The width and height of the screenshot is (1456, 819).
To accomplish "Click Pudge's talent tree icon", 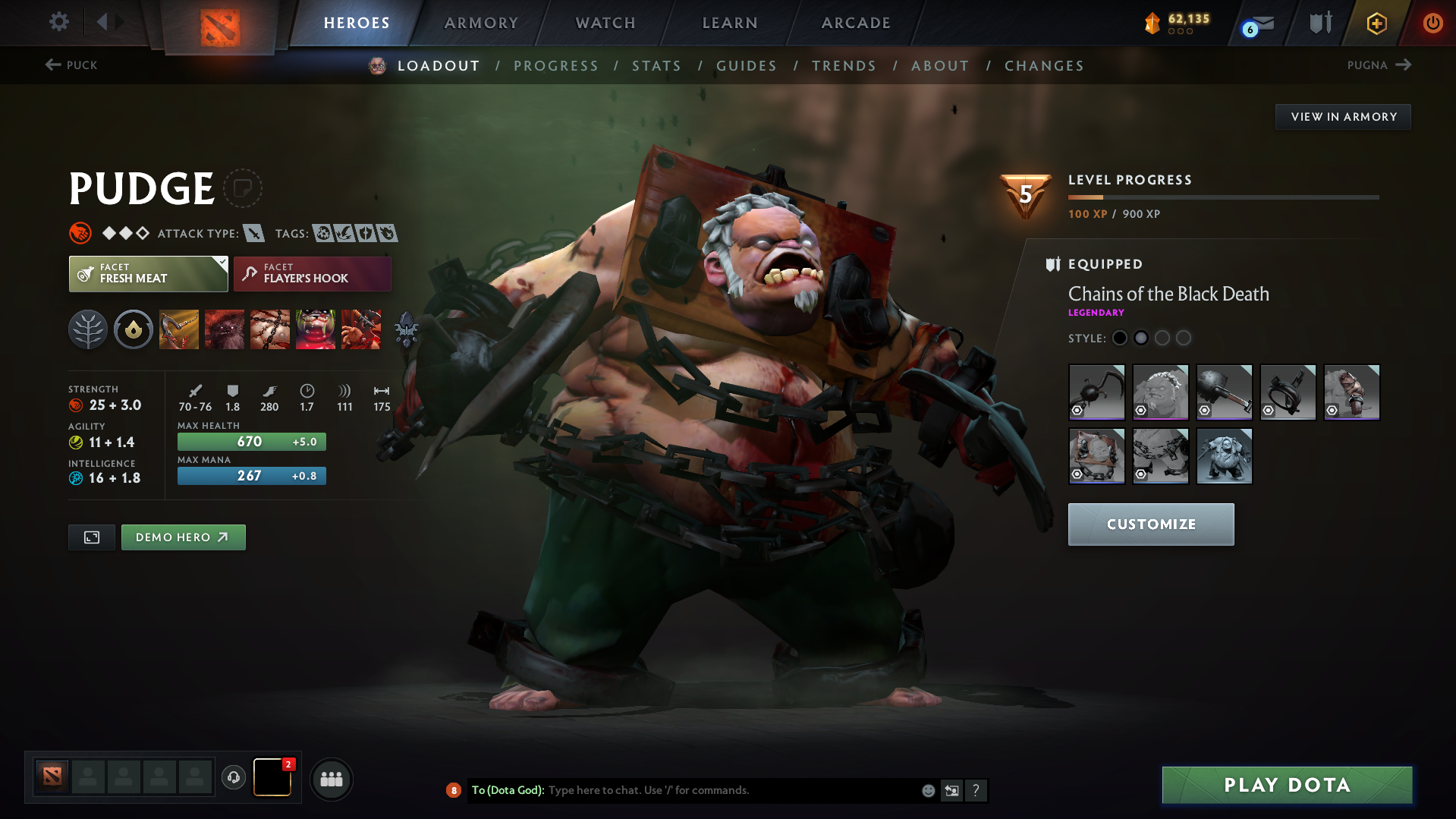I will tap(88, 329).
